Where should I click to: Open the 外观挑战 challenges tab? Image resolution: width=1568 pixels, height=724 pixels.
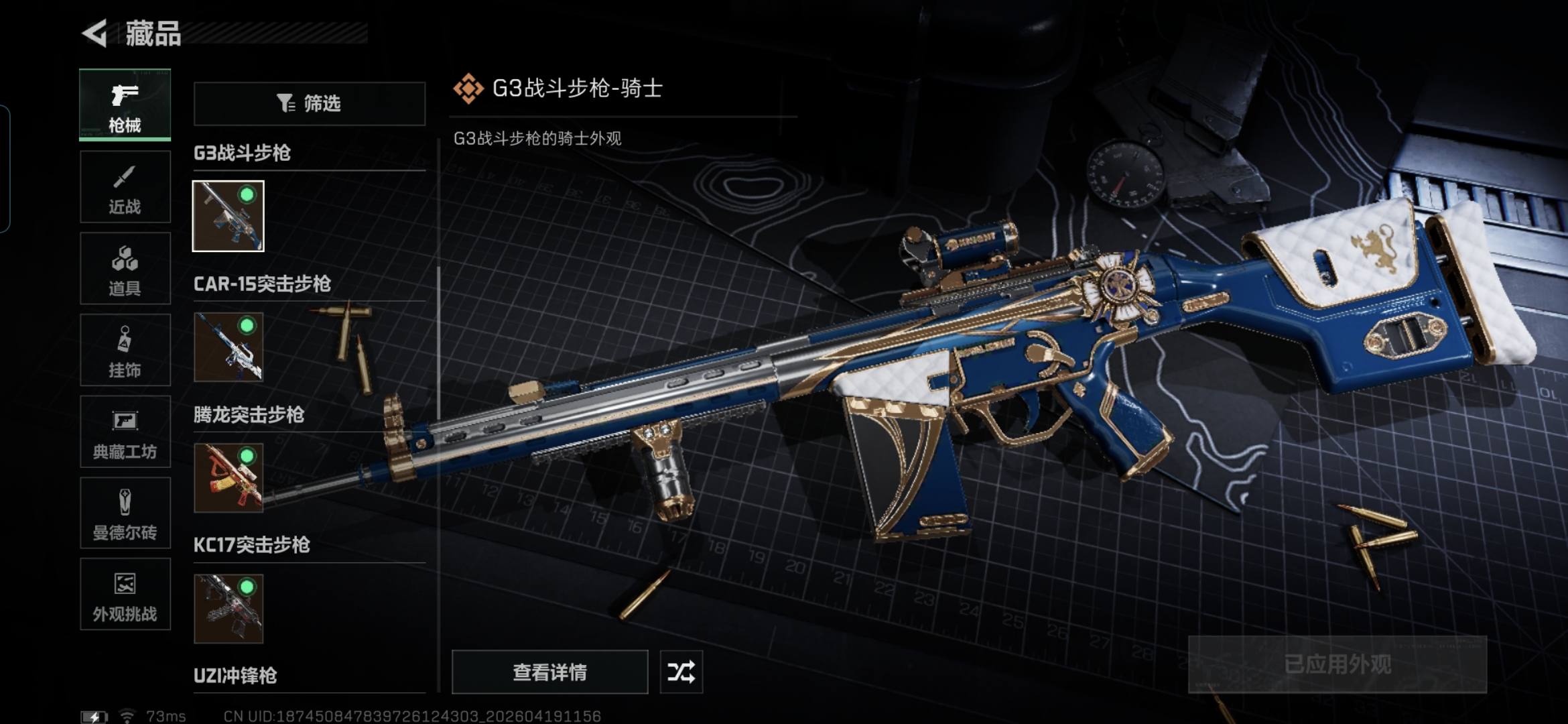pos(125,595)
